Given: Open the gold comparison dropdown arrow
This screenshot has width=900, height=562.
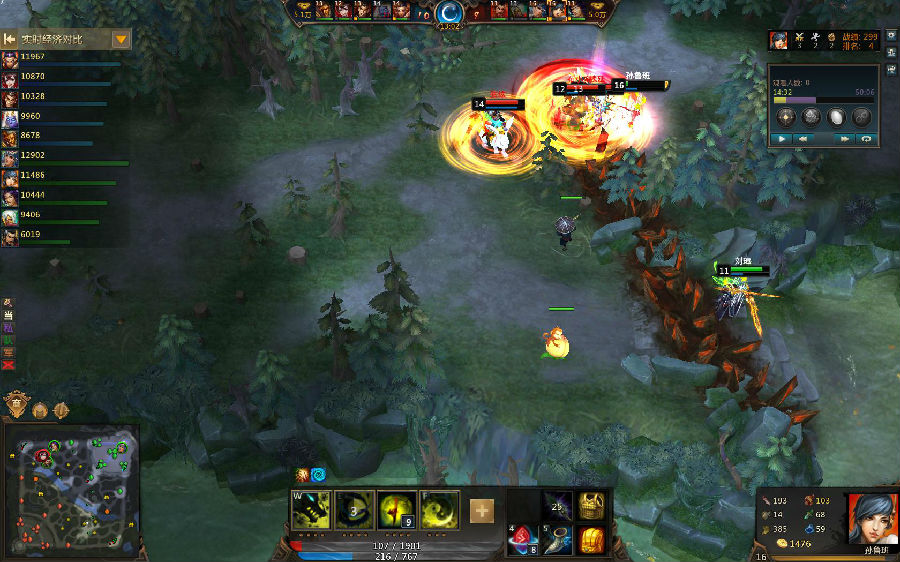Looking at the screenshot, I should pos(121,39).
